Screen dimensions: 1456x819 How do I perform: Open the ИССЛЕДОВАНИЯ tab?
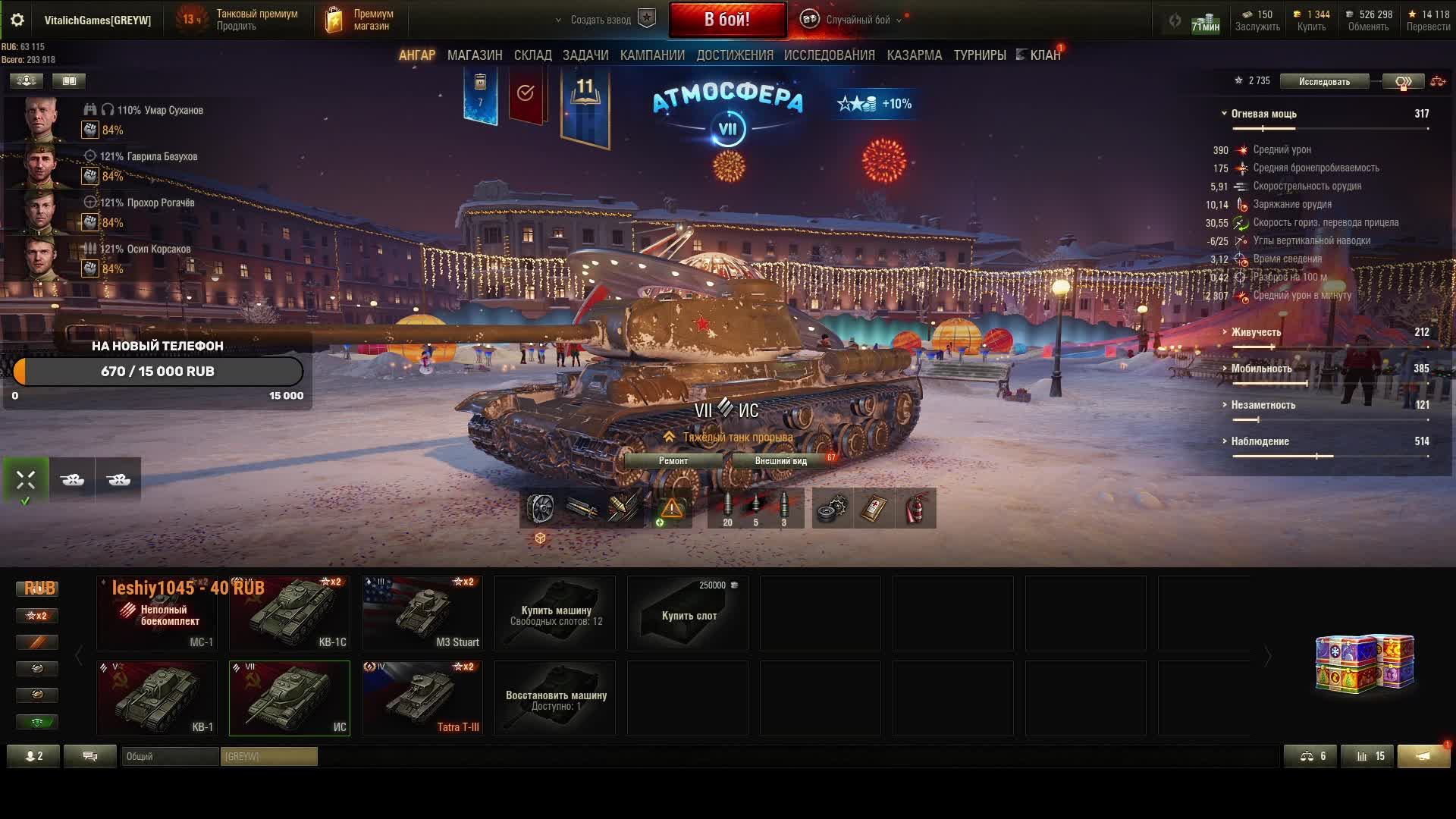[x=829, y=55]
